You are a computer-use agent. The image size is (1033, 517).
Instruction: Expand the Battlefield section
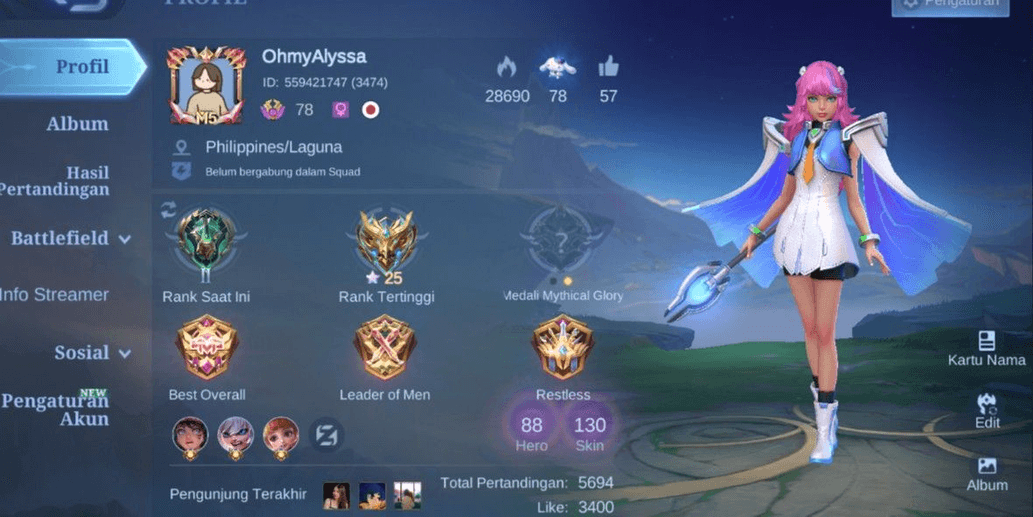tap(72, 239)
